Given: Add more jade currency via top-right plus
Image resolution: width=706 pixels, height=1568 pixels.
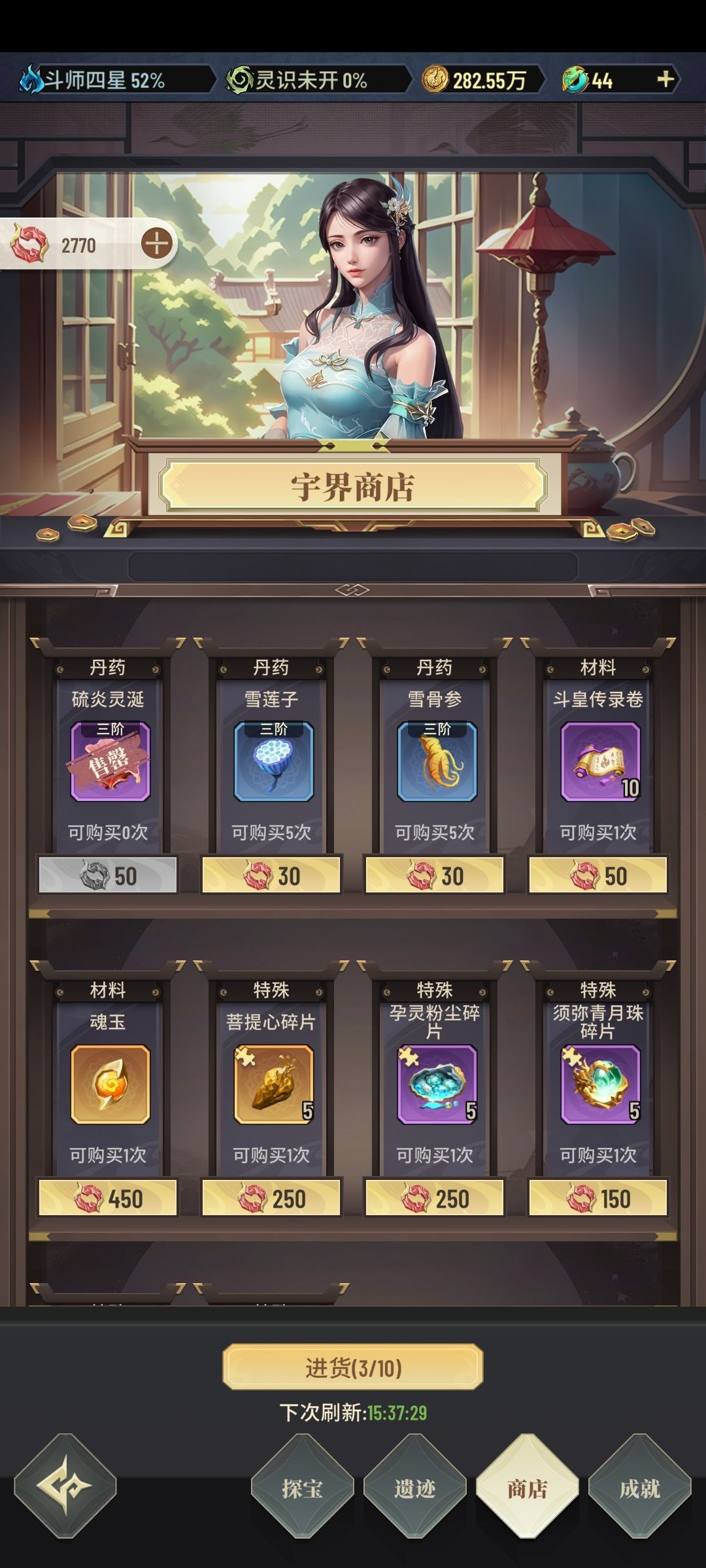Looking at the screenshot, I should 665,80.
